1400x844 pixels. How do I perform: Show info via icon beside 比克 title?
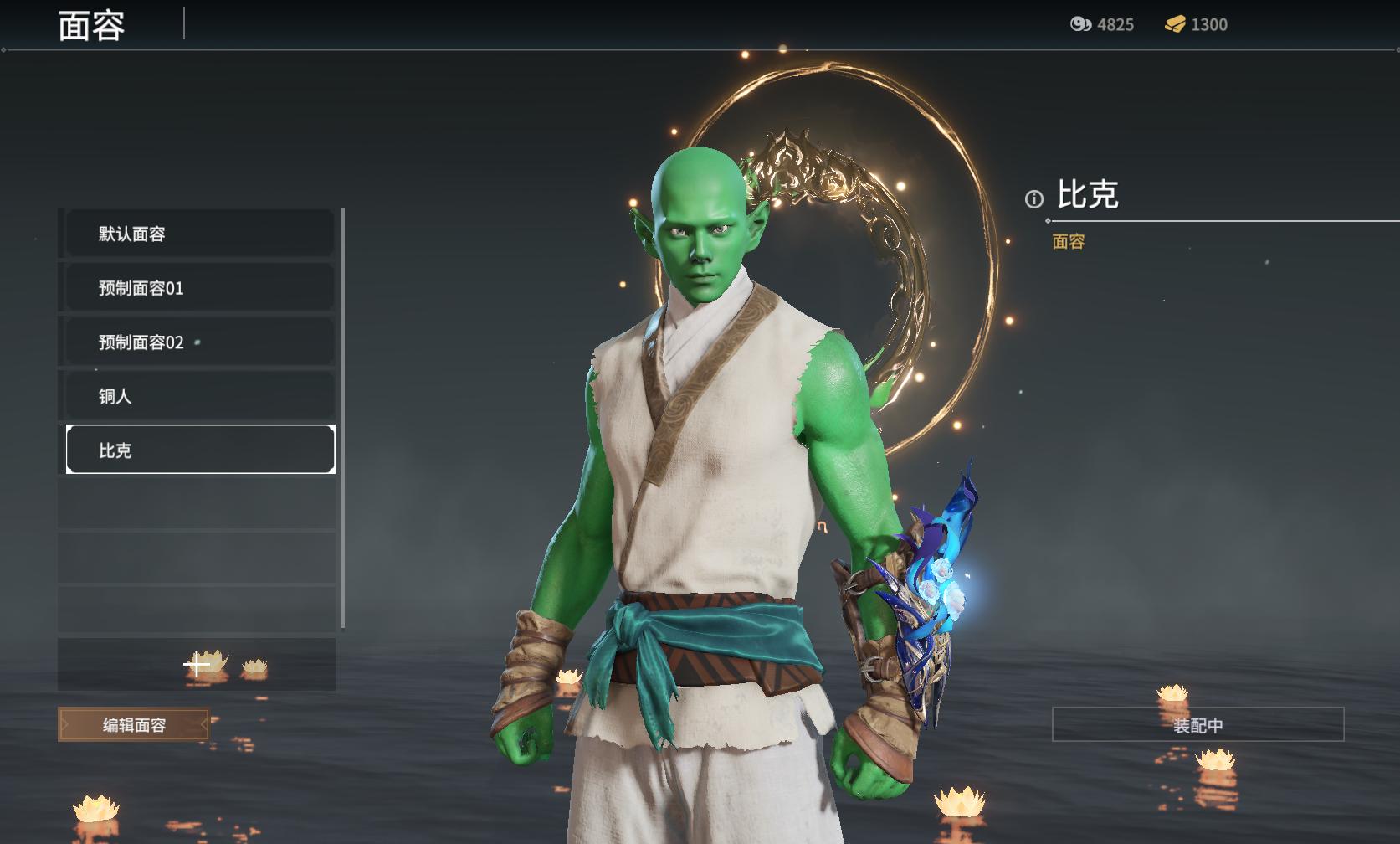[1034, 199]
